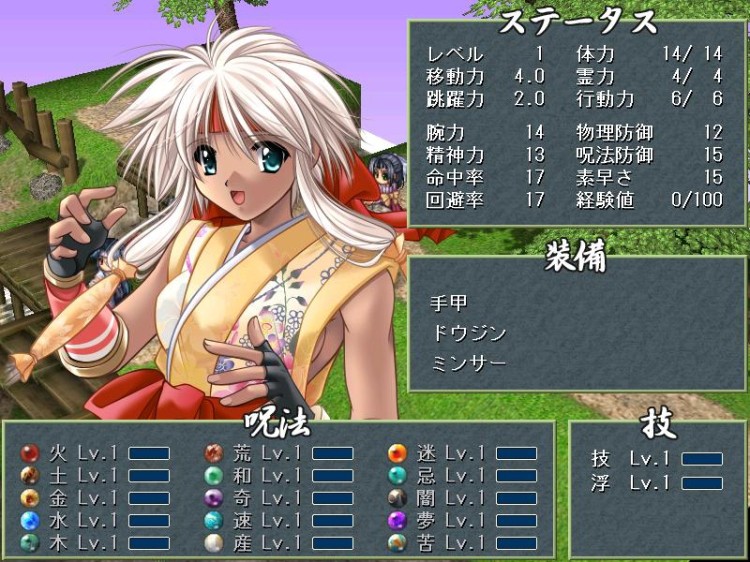Screen dimensions: 750x562
Task: Pick the 金 metal spell orb
Action: [x=30, y=497]
